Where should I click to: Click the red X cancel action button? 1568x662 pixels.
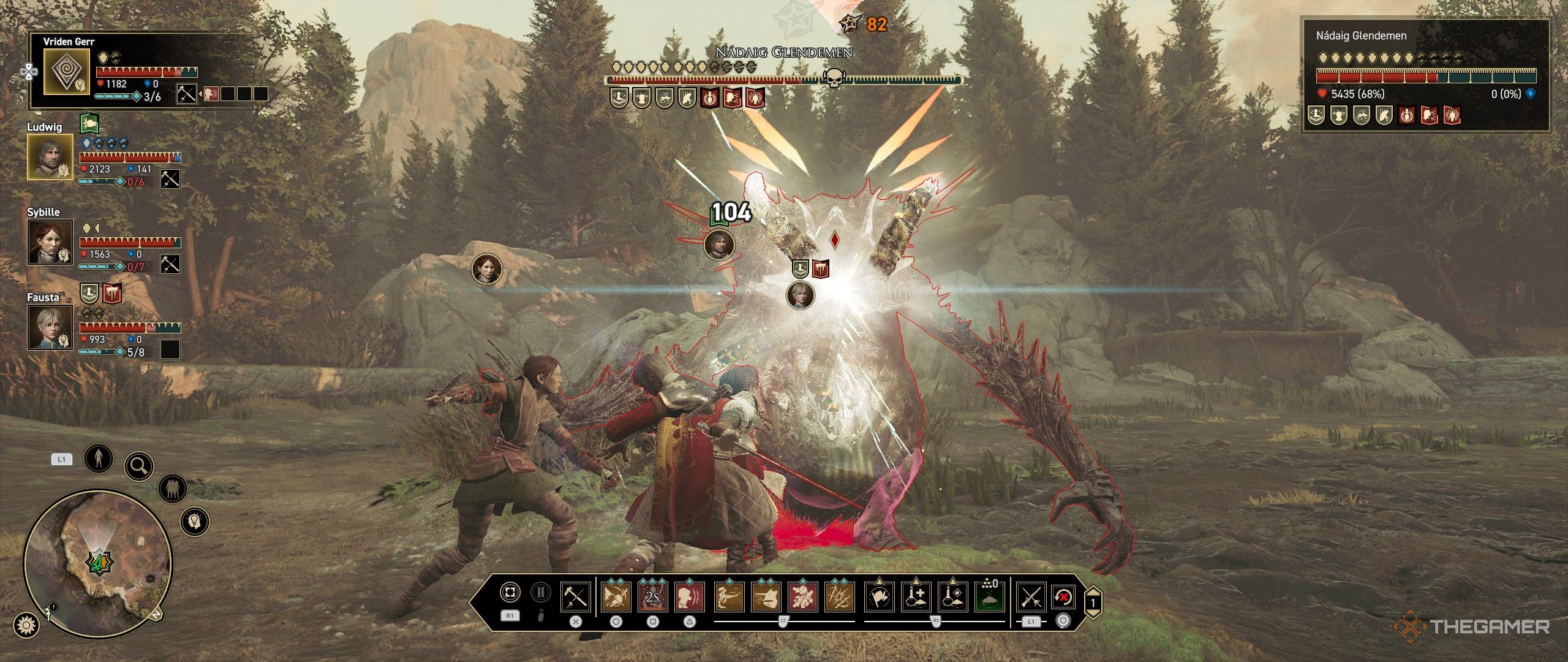point(1064,596)
